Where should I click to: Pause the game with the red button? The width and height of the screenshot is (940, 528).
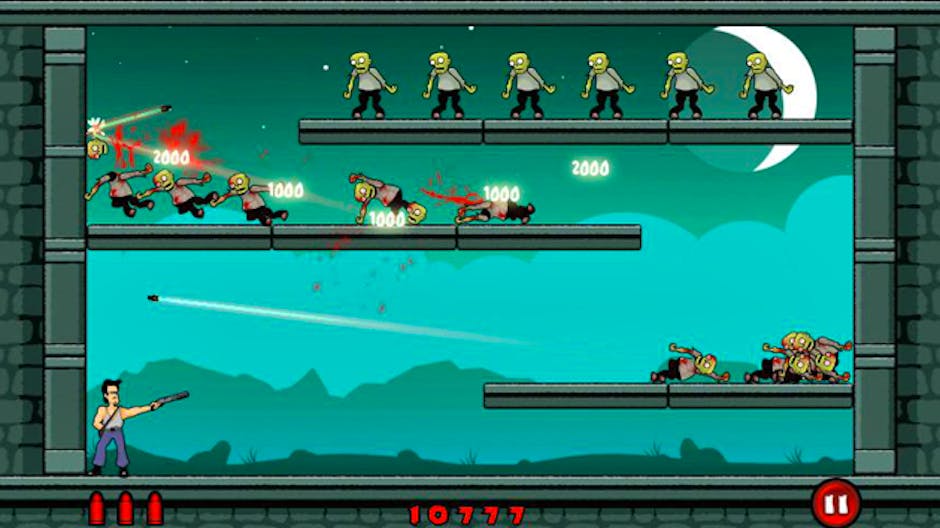pos(834,502)
